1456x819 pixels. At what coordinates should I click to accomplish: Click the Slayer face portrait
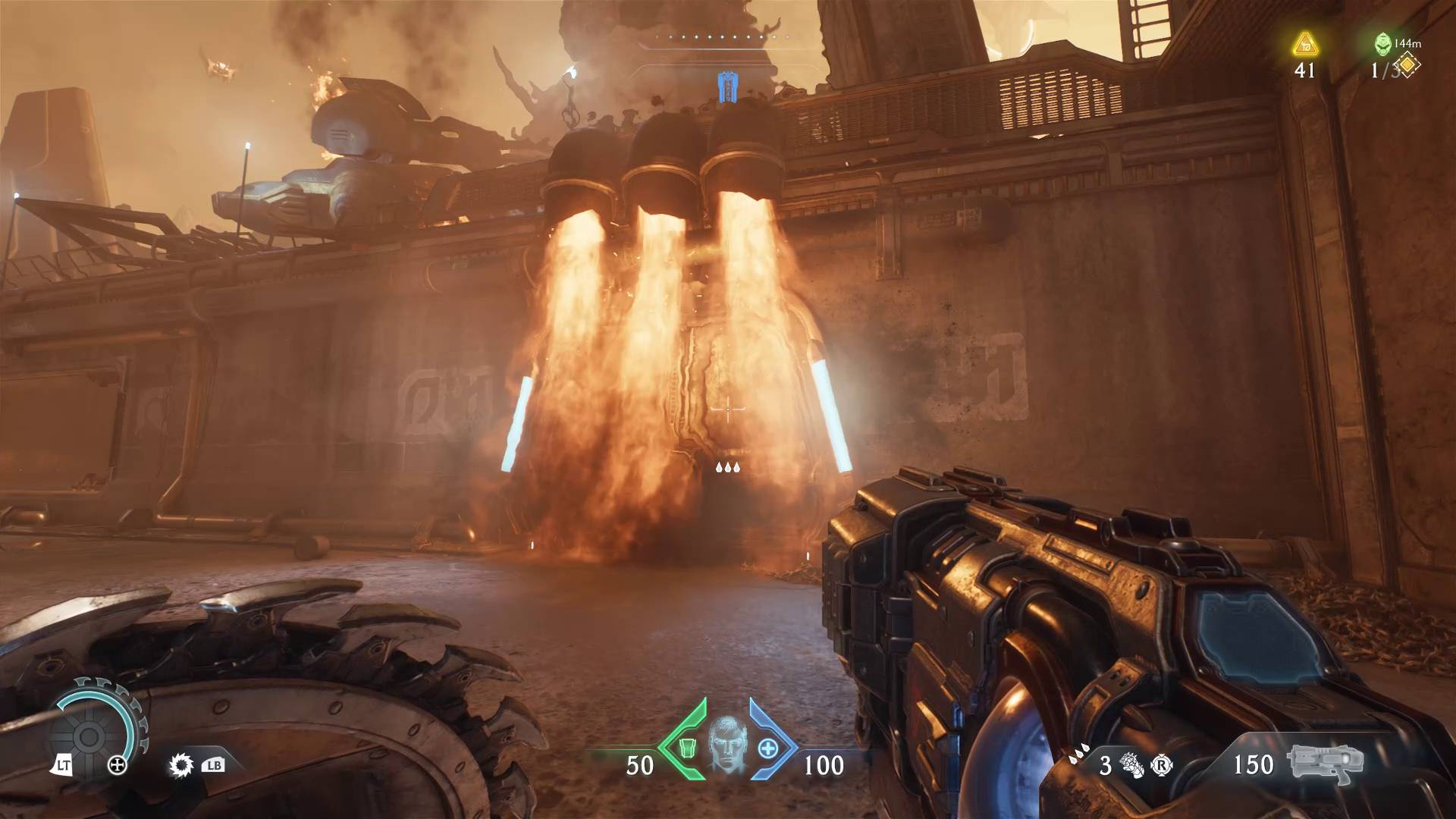(726, 745)
